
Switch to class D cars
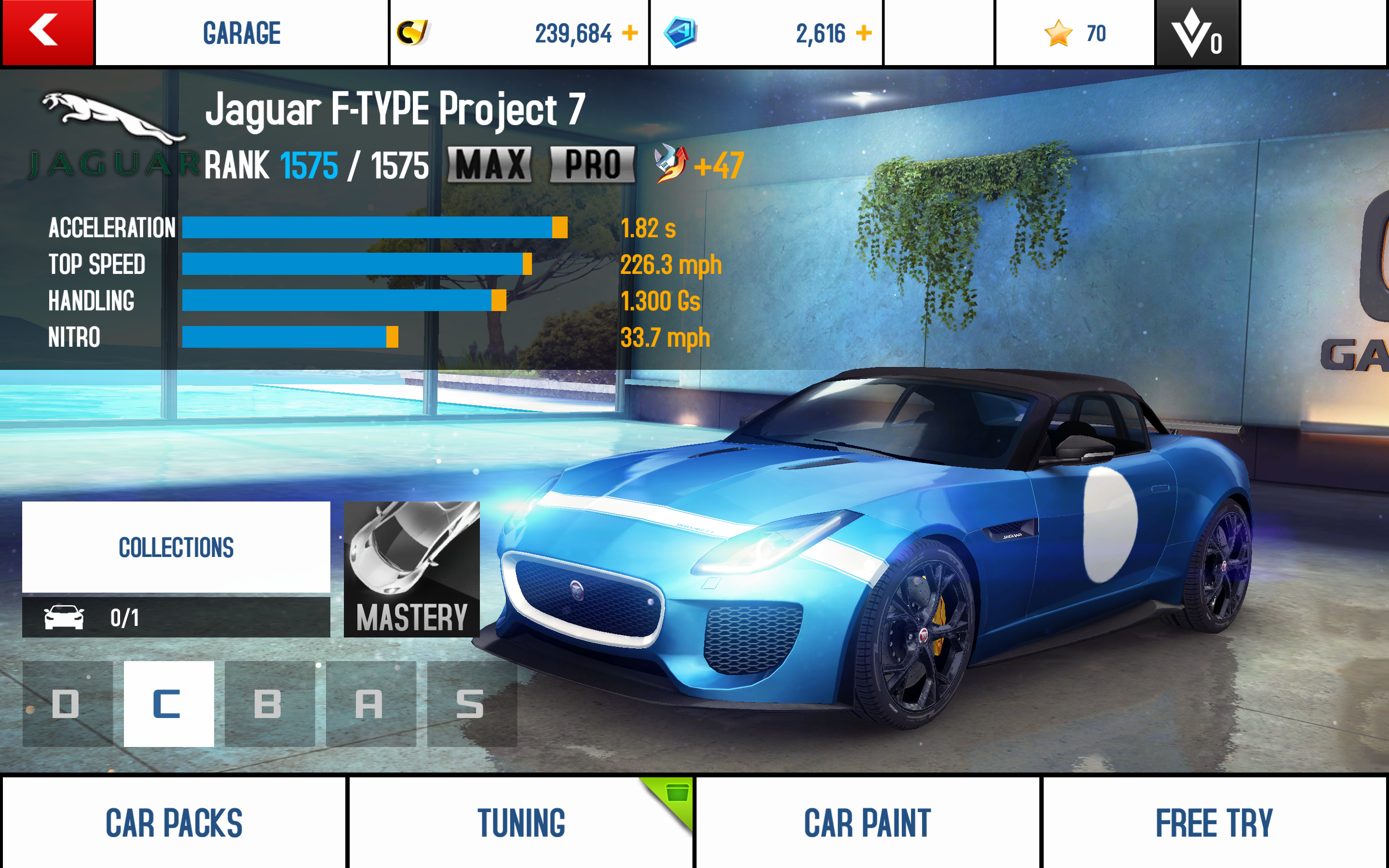pos(67,703)
